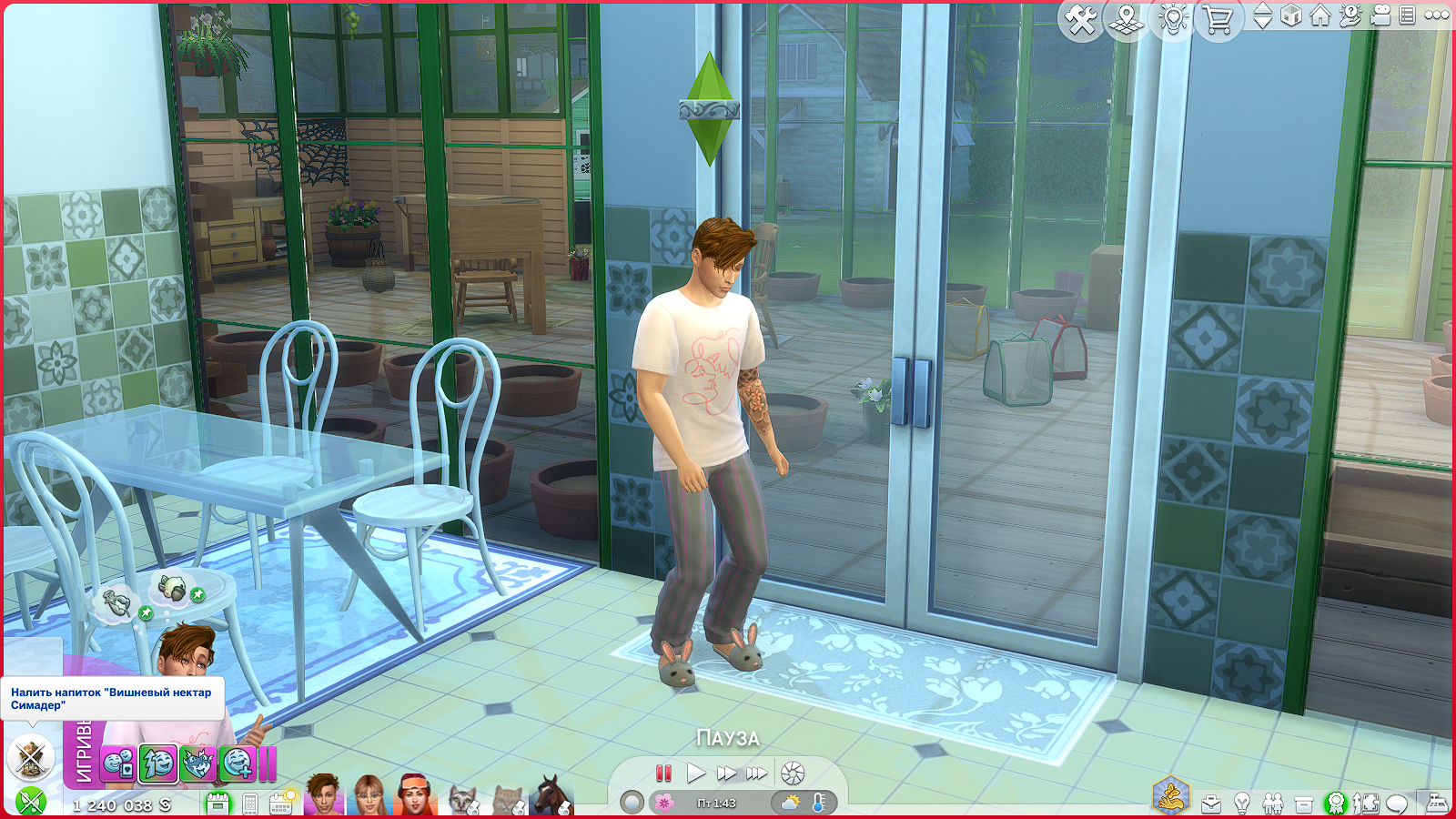Screen dimensions: 1456x819
Task: Open the phone icon beside the funds
Action: tap(250, 804)
